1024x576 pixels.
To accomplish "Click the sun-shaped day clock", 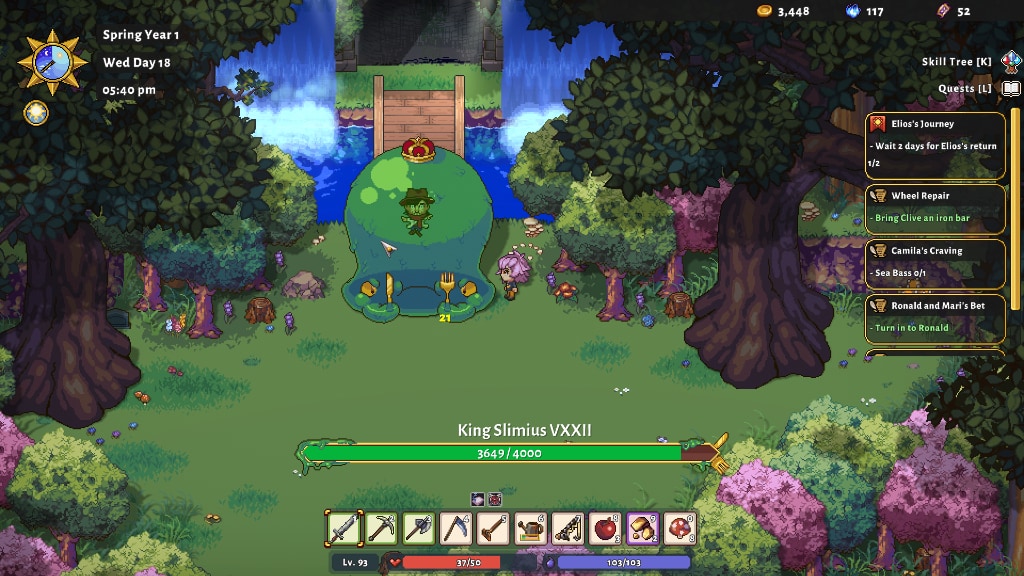I will tap(48, 61).
